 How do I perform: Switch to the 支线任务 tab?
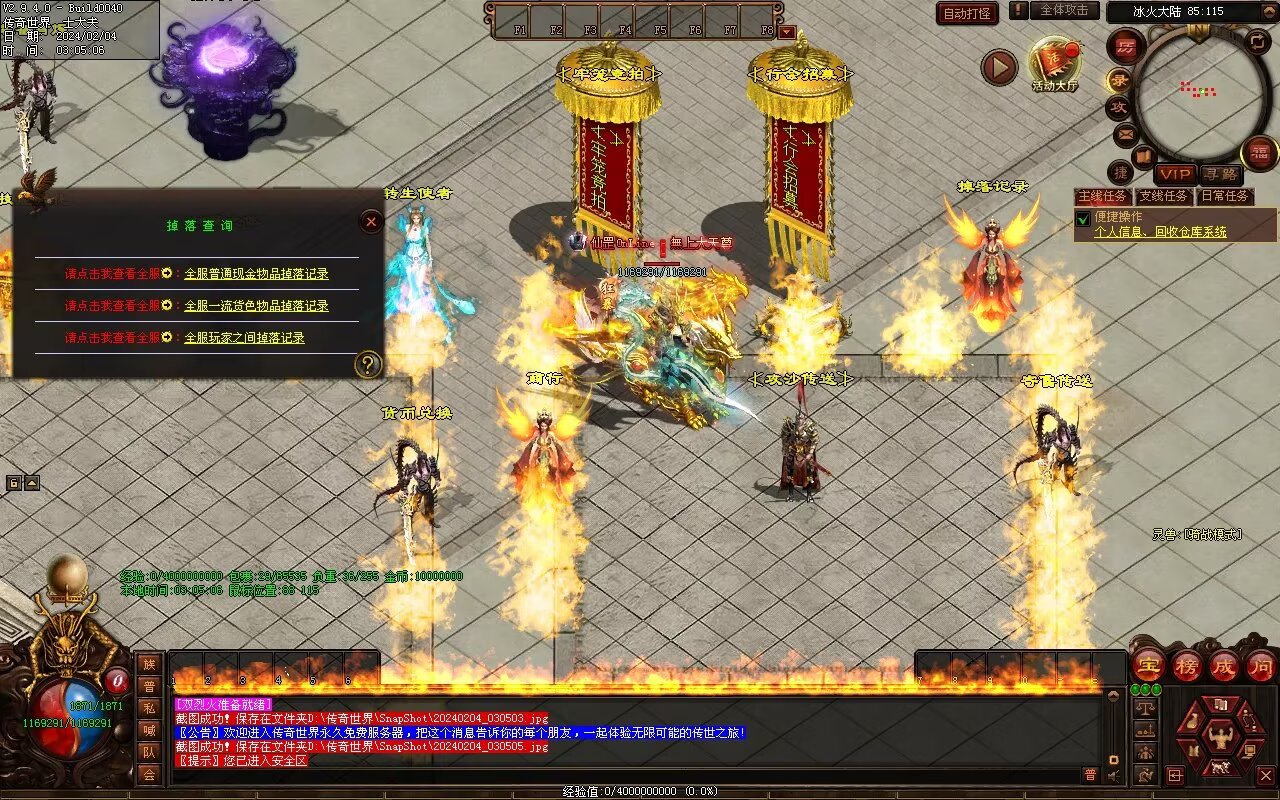[x=1163, y=196]
